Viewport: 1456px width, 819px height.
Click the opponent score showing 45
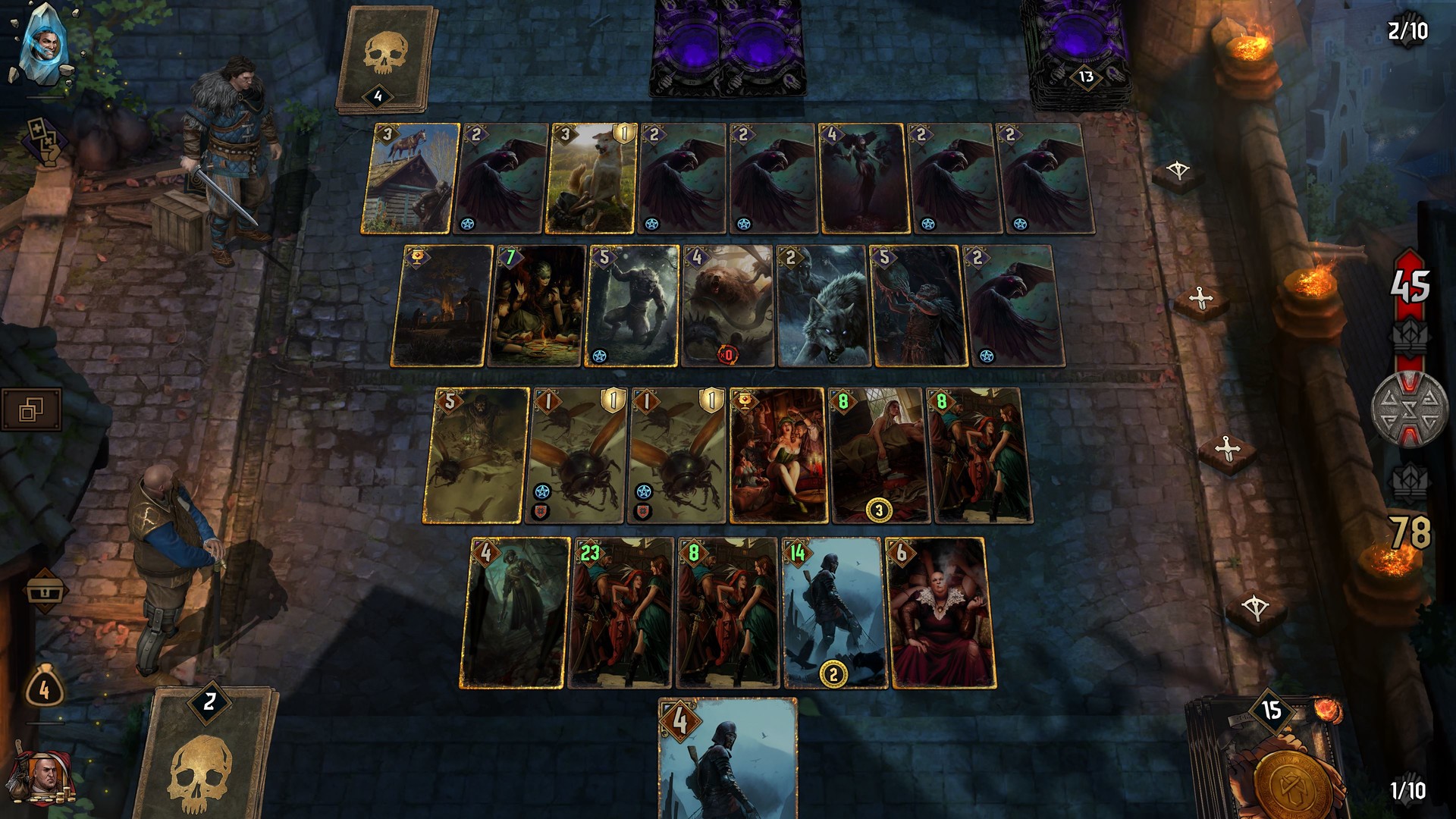(1409, 288)
